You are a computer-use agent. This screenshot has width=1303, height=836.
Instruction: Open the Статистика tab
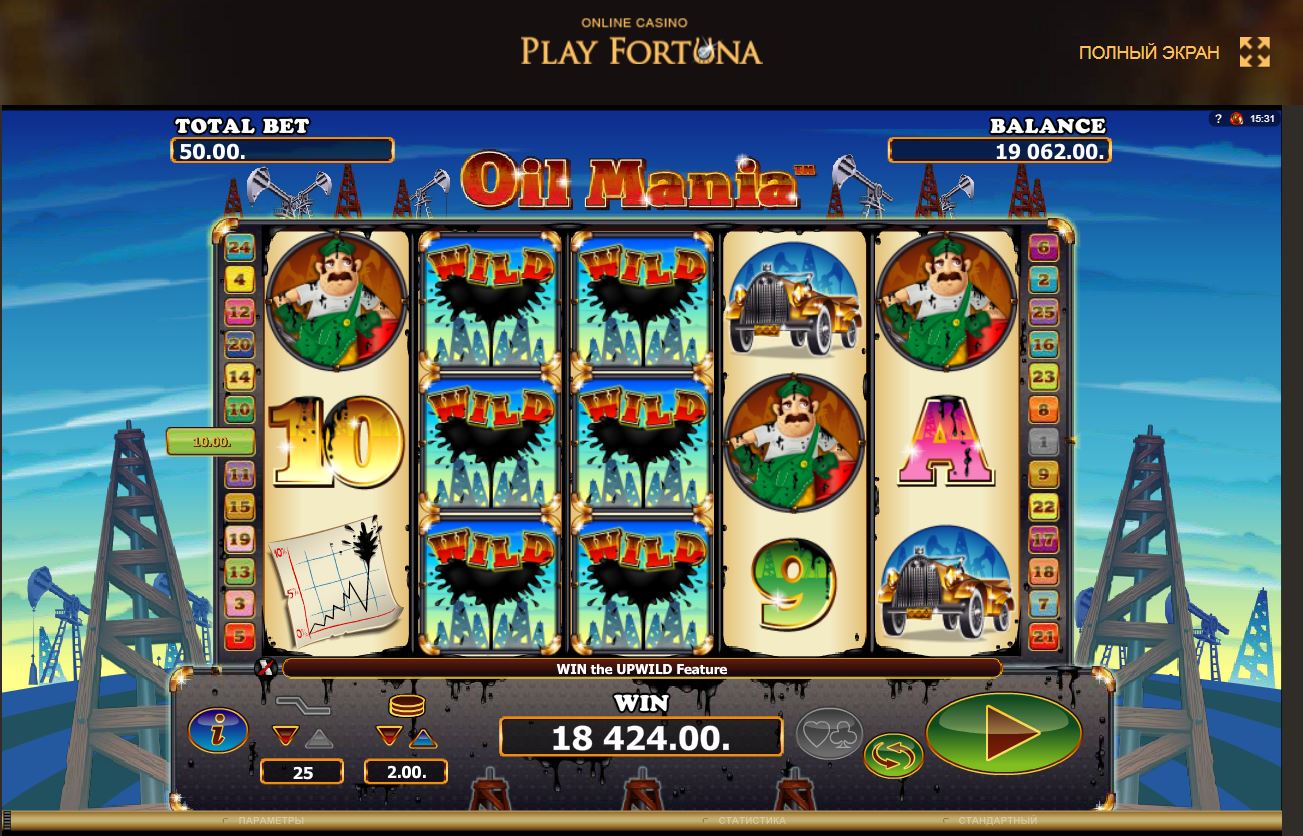click(x=750, y=821)
